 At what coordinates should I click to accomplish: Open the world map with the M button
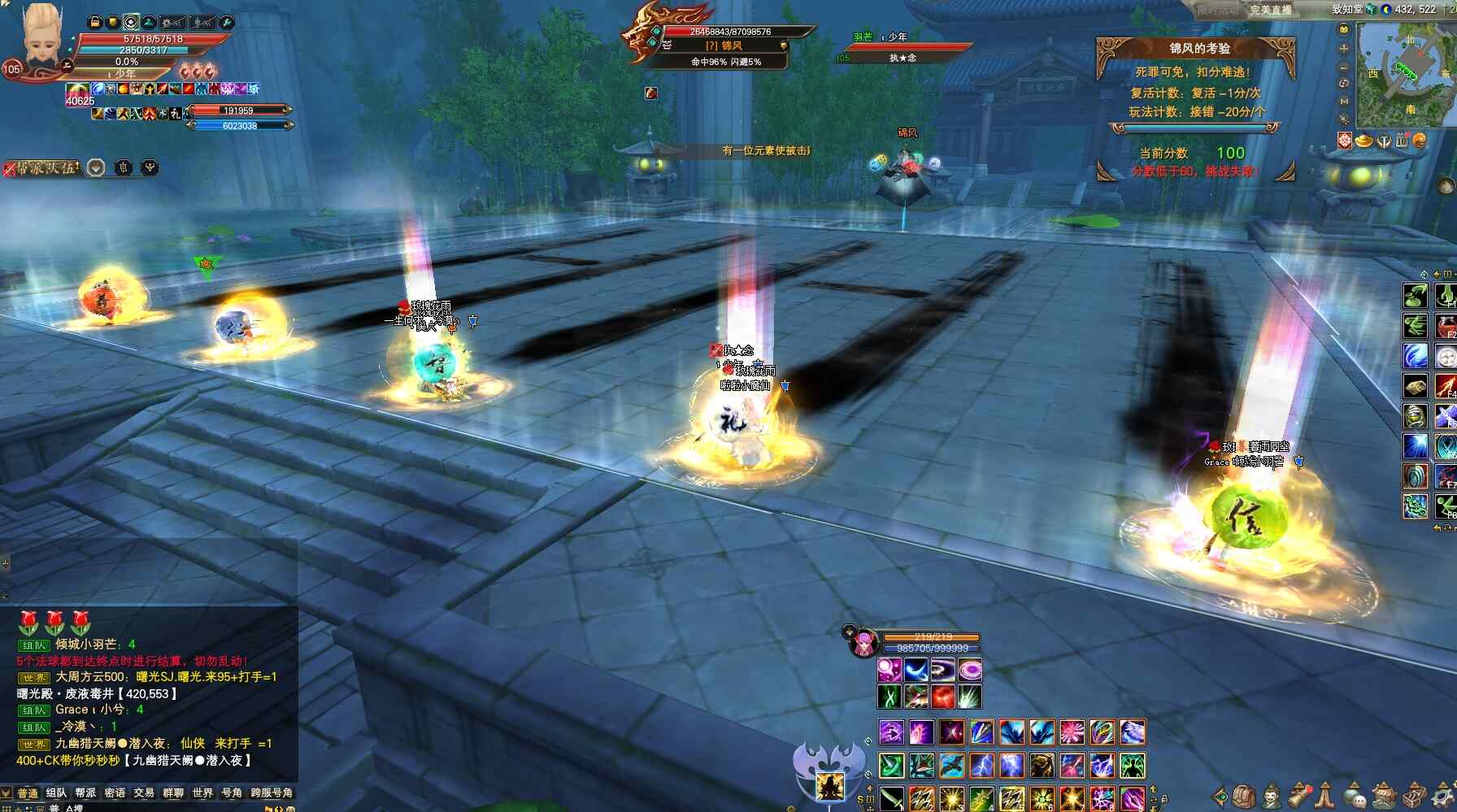pos(1344,101)
